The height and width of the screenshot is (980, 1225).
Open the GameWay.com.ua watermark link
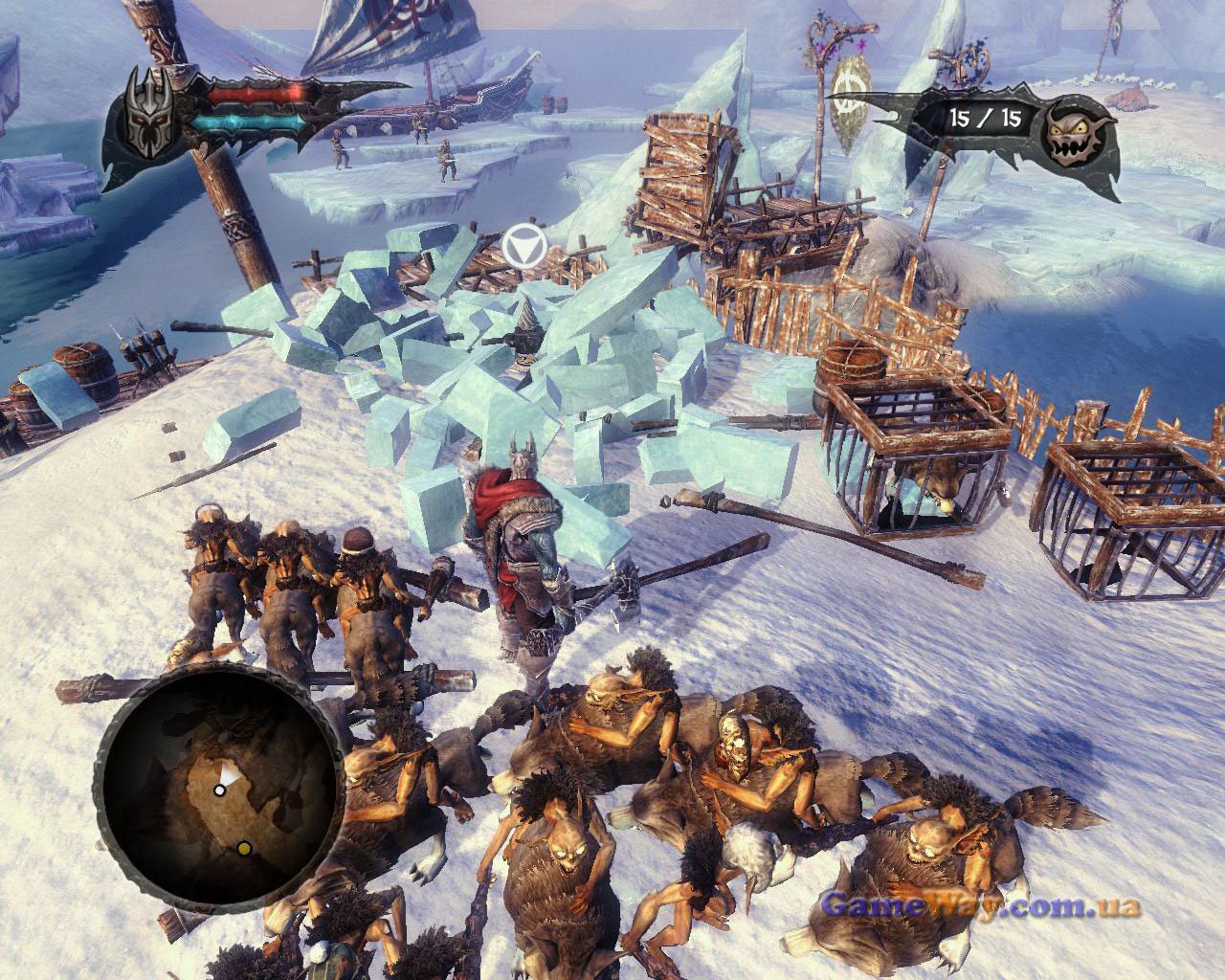[x=980, y=904]
